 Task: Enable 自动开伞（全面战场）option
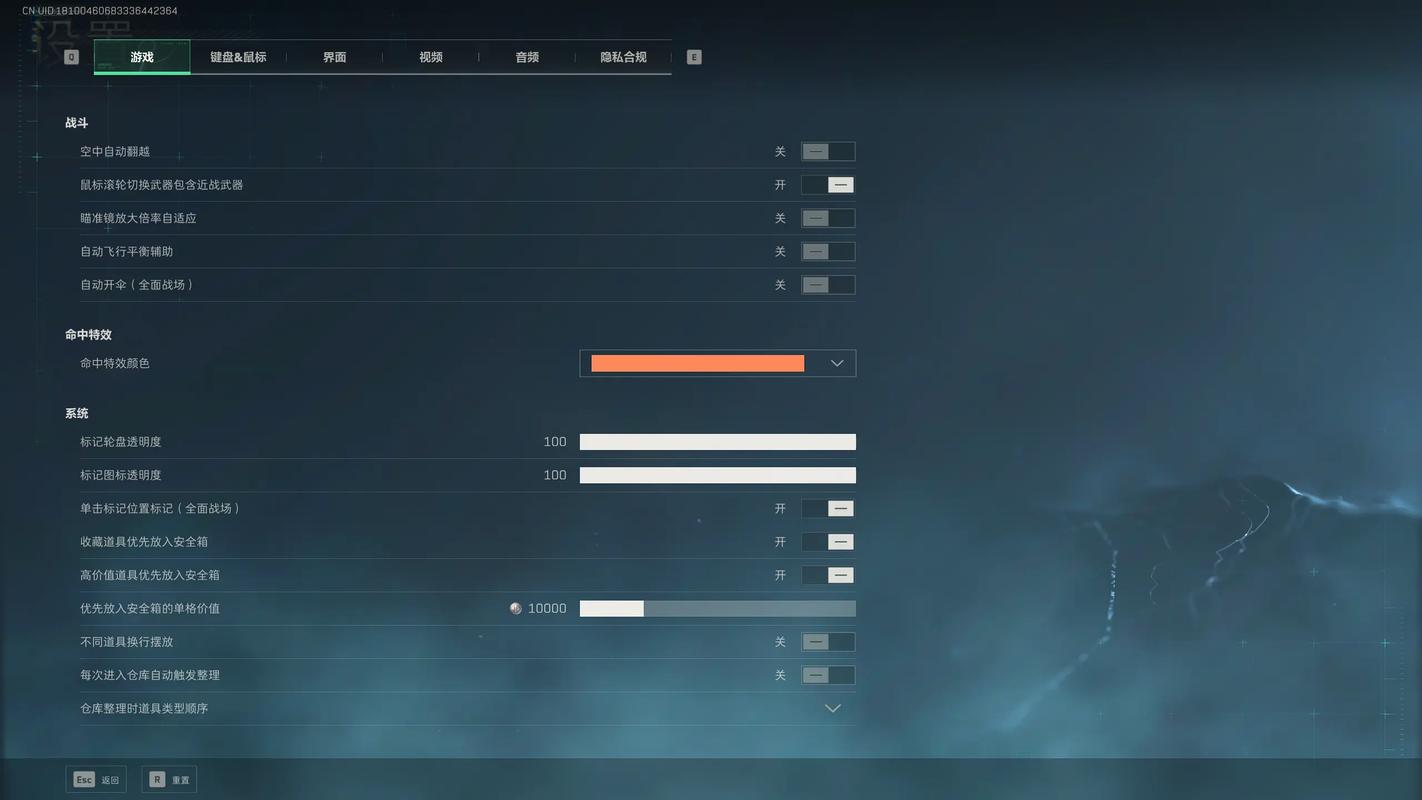click(828, 284)
